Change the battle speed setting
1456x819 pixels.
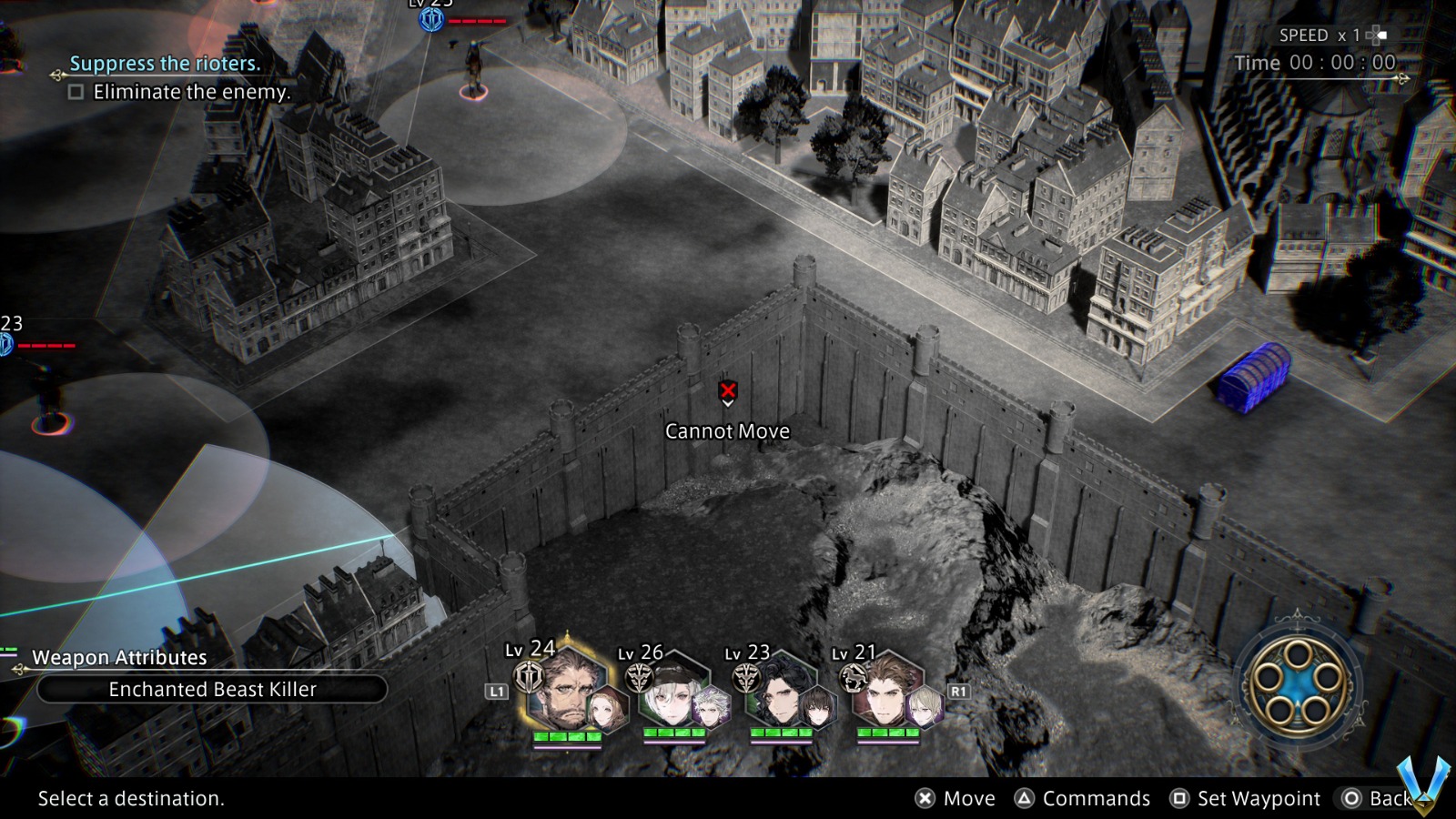pyautogui.click(x=1330, y=35)
